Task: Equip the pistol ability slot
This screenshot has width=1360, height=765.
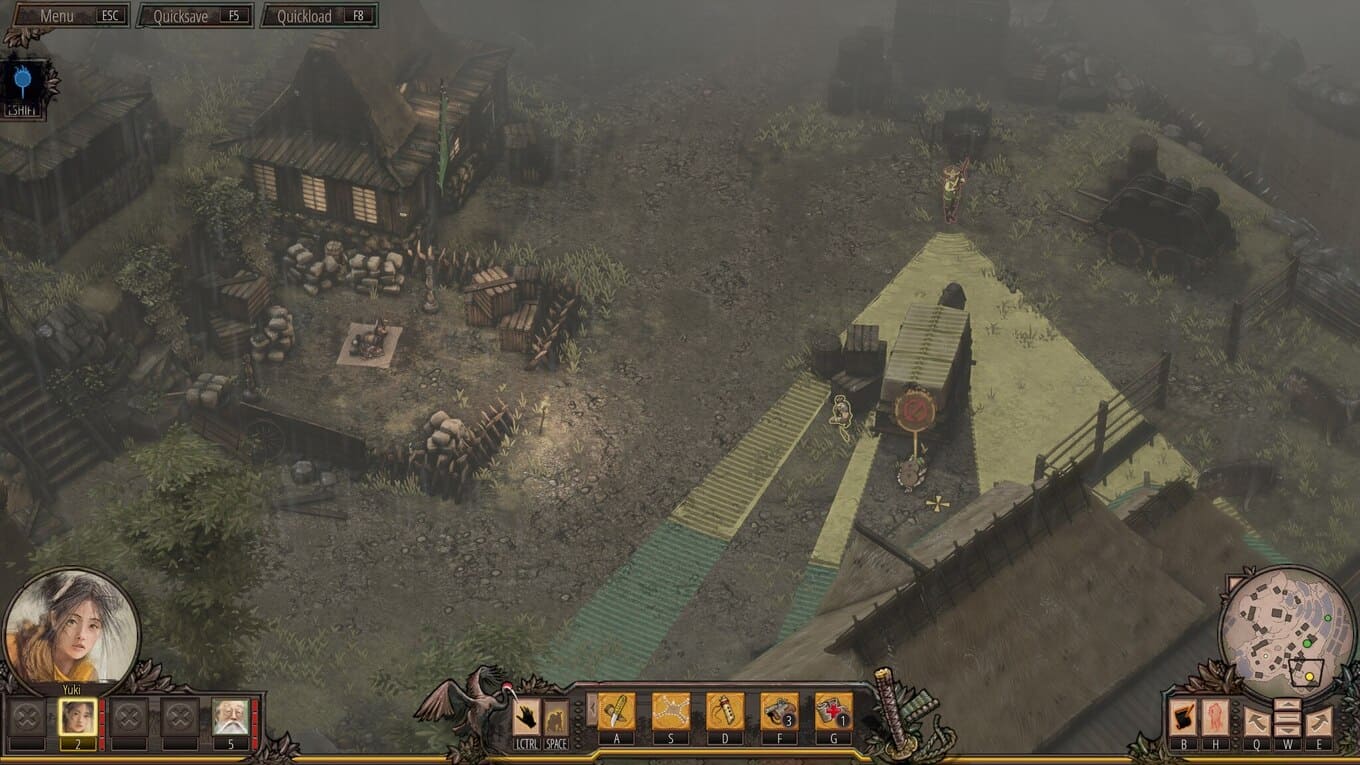Action: [x=779, y=712]
